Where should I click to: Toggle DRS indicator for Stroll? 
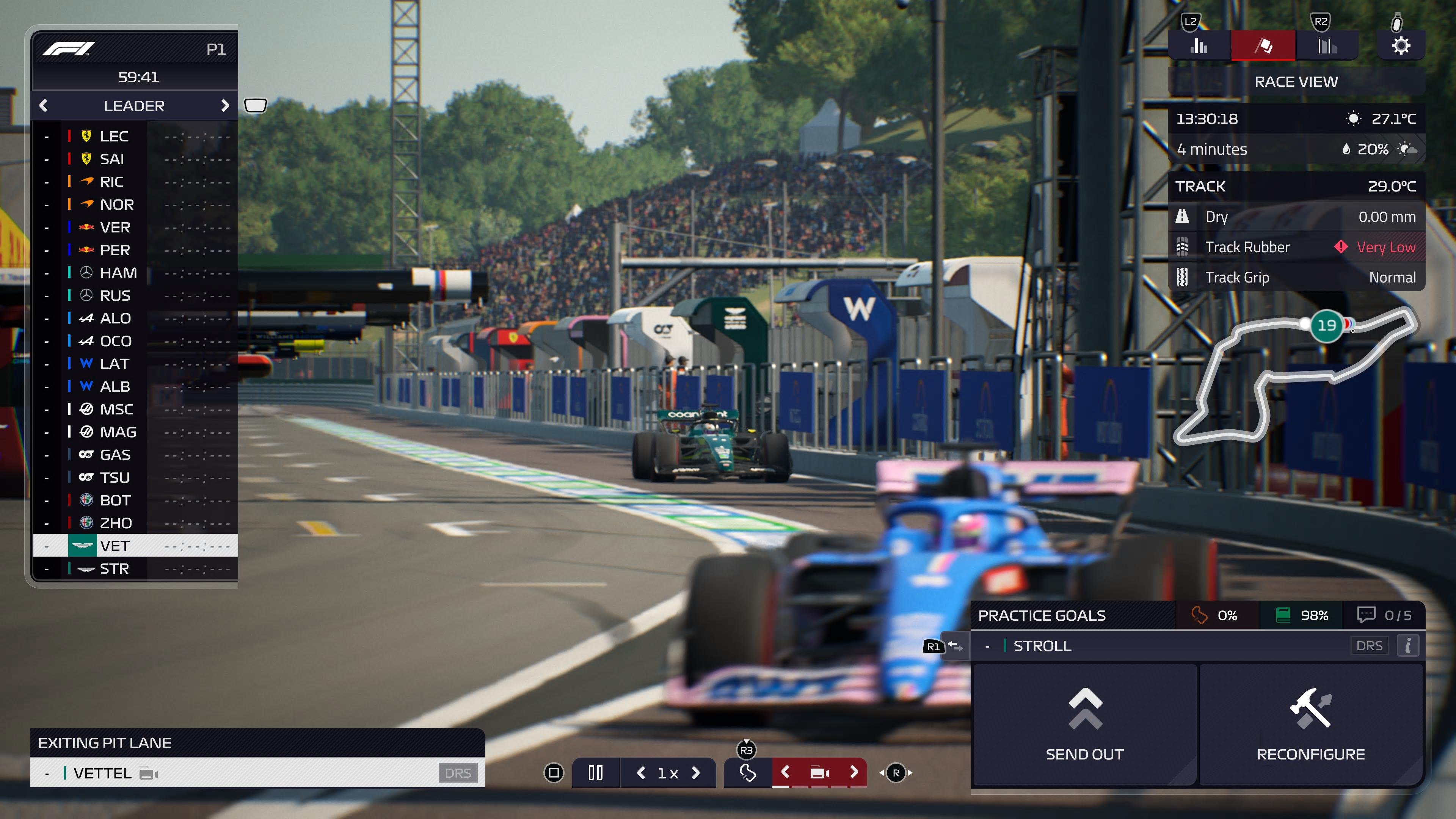(1369, 645)
